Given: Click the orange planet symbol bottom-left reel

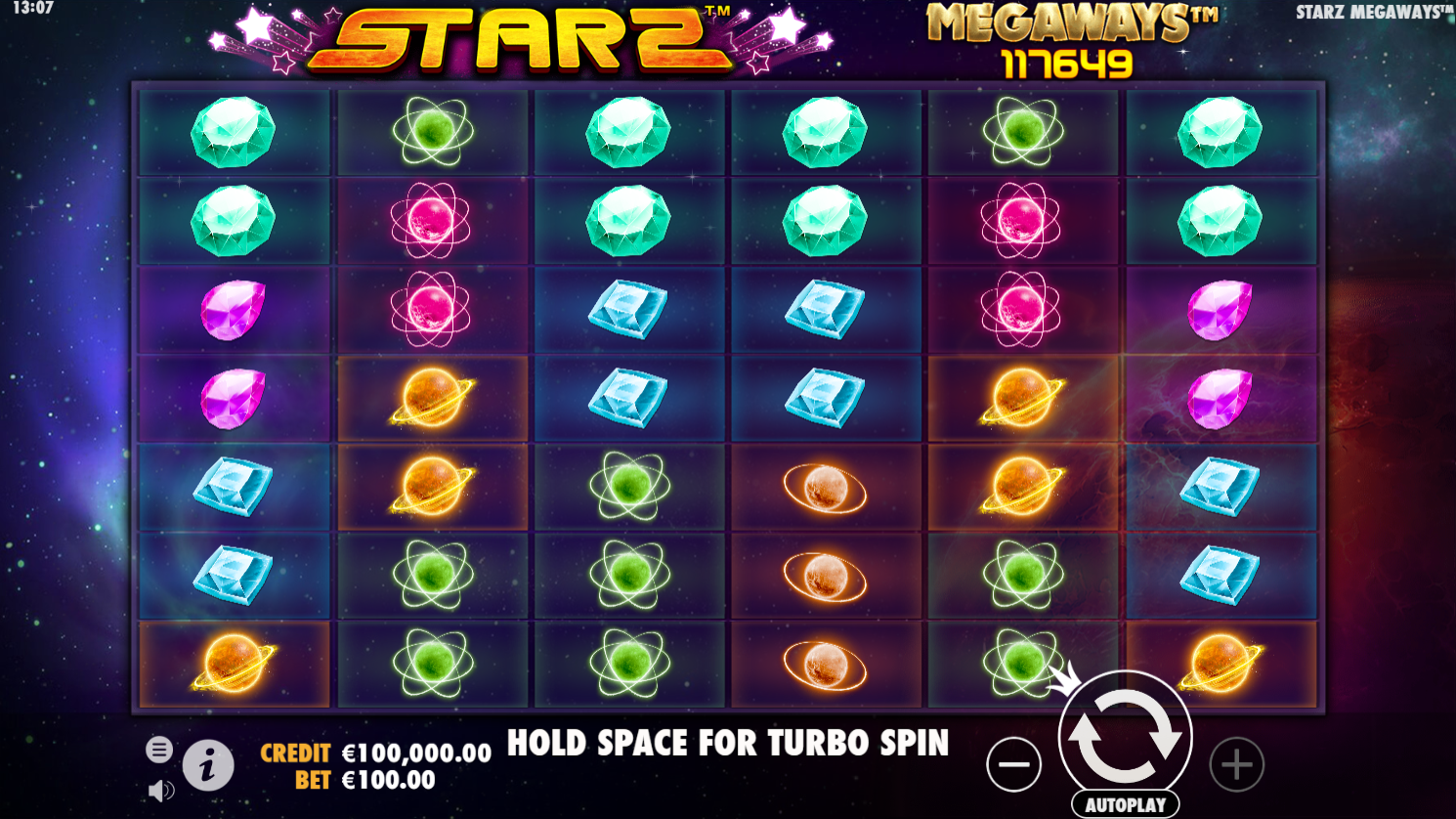Looking at the screenshot, I should [234, 662].
